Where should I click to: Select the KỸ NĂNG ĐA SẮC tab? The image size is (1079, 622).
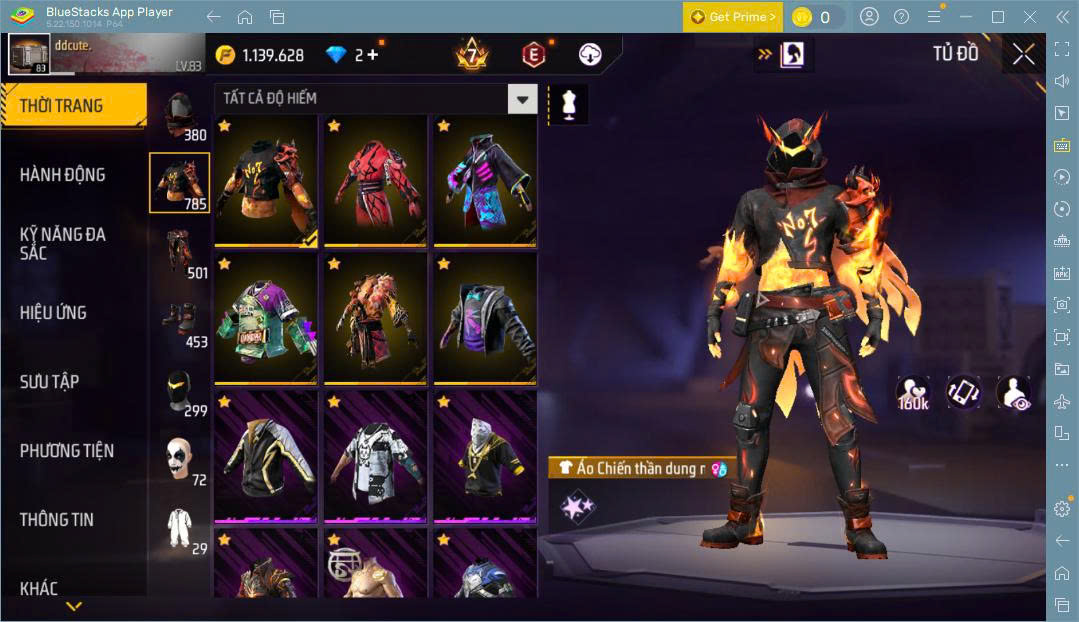pos(62,243)
